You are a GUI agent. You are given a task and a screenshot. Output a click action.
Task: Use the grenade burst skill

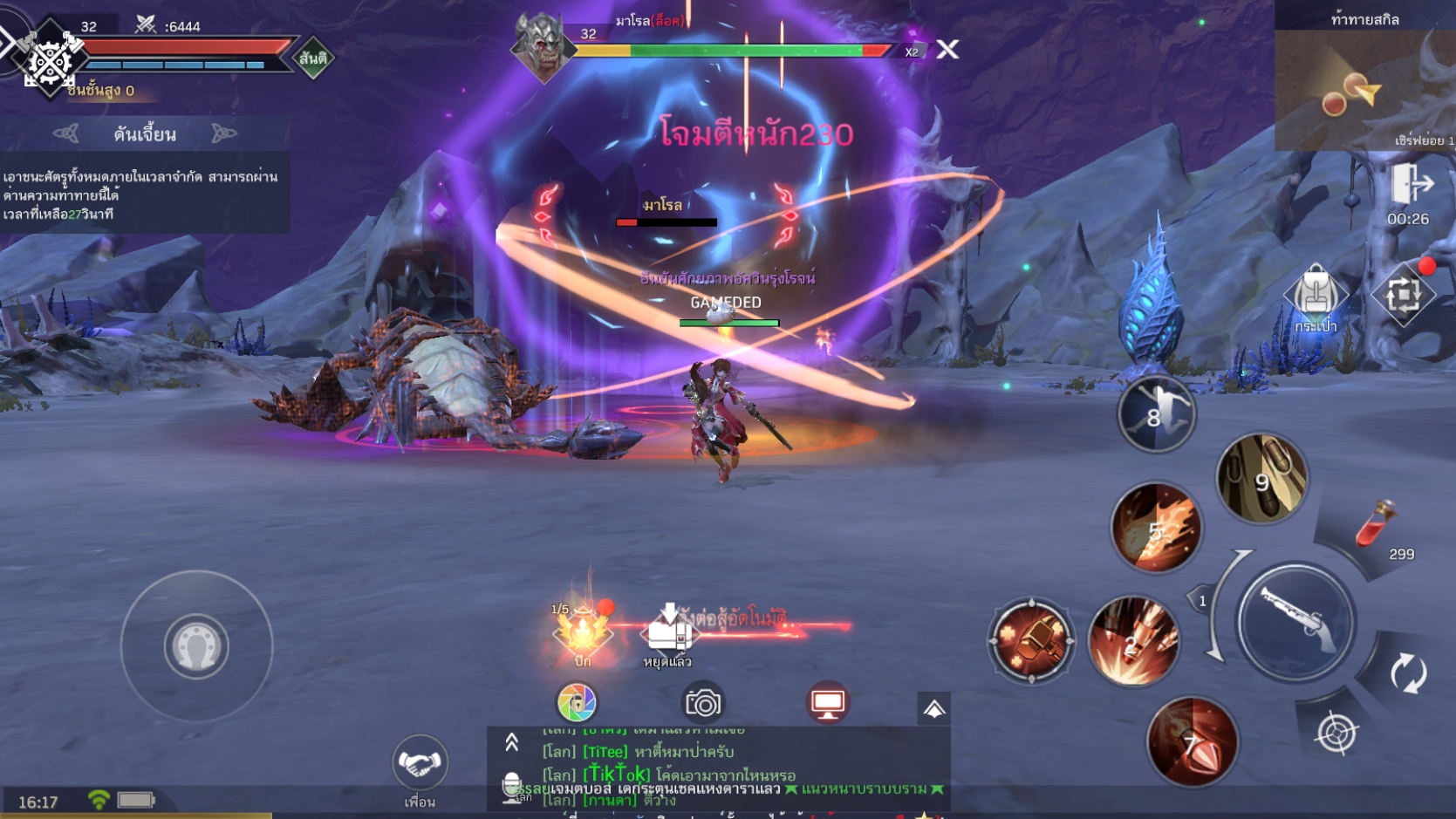pos(1031,641)
